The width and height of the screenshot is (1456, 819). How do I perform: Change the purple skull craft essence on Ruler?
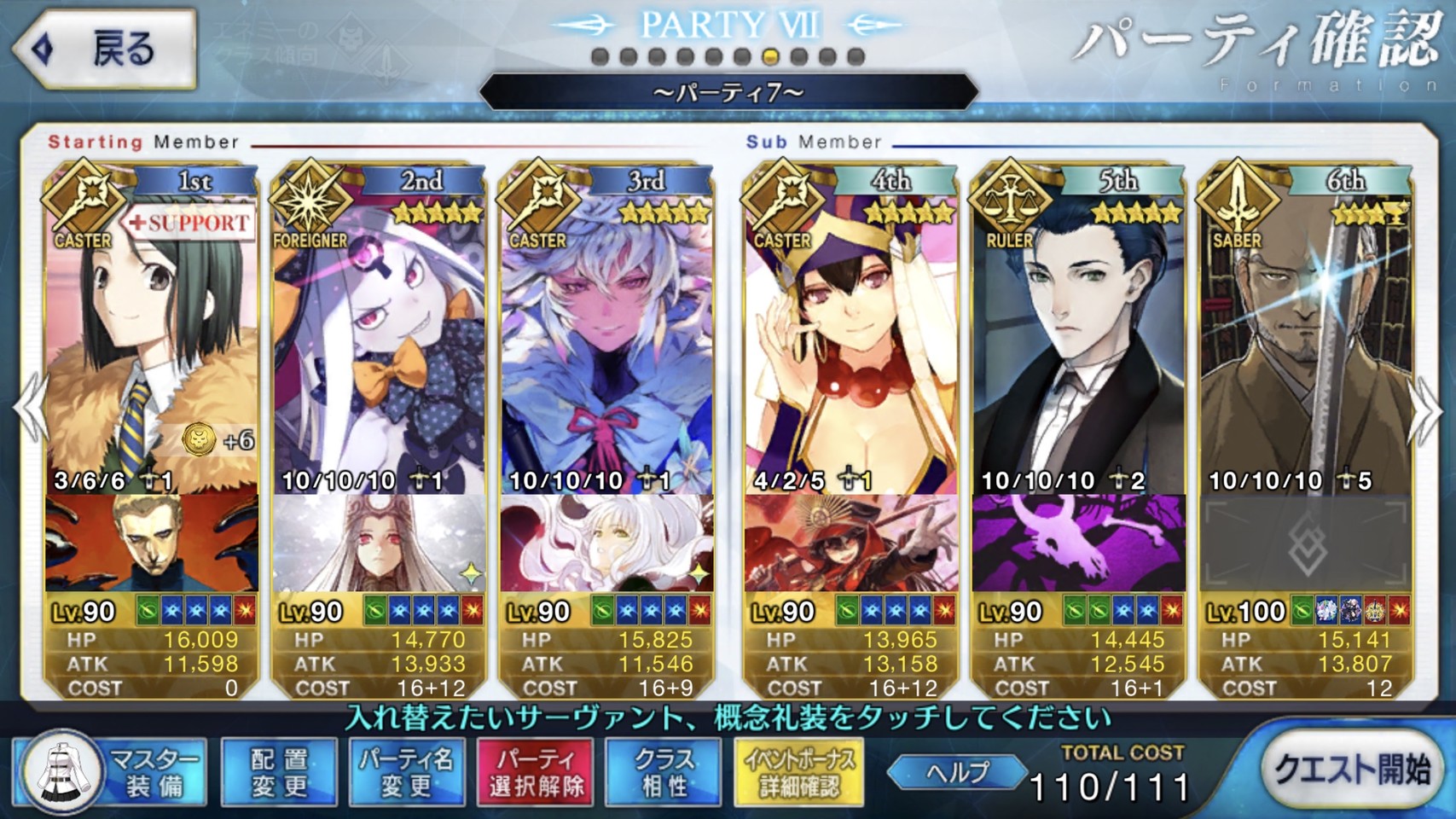[1078, 543]
